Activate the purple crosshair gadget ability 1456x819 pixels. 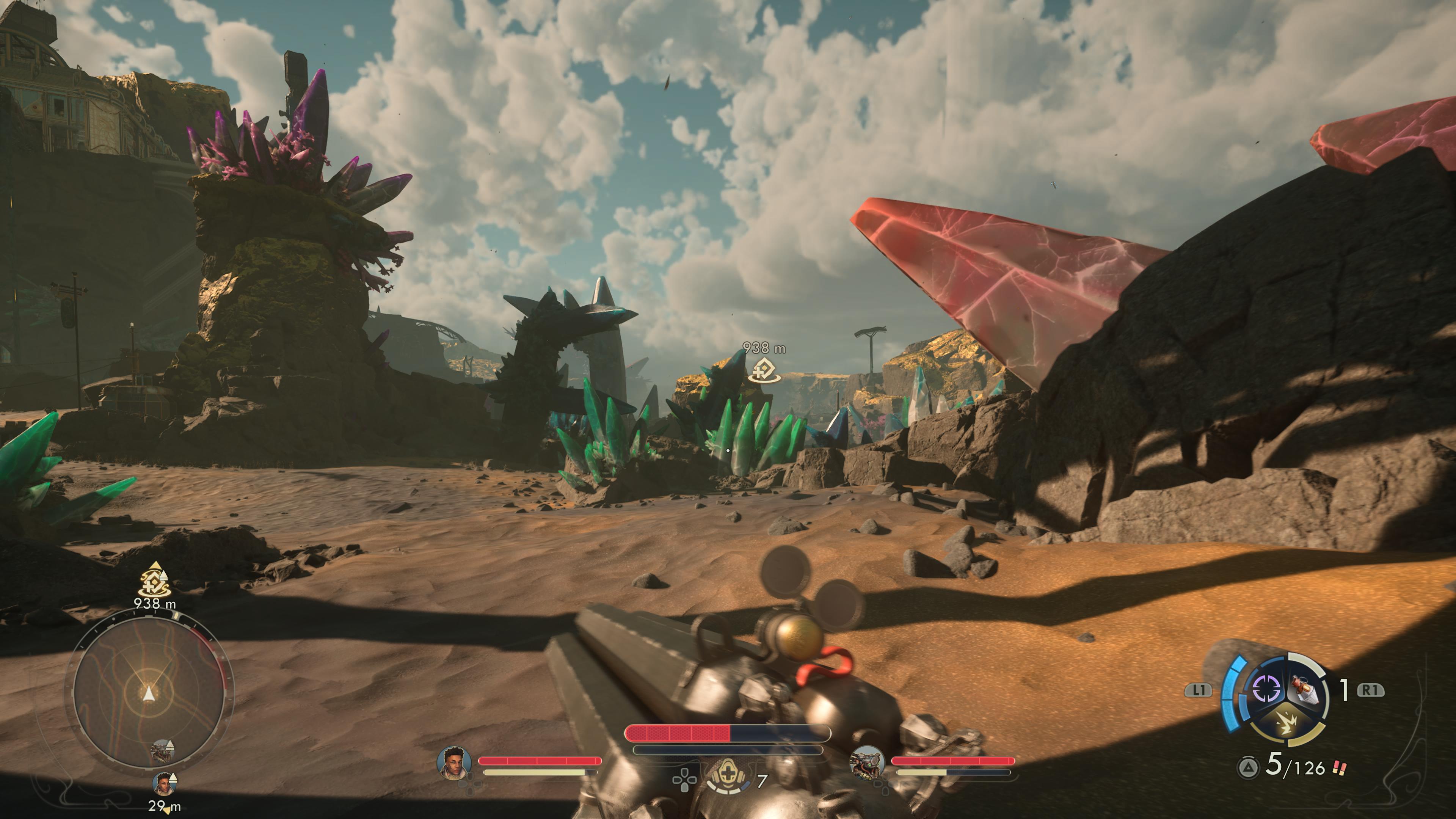coord(1266,689)
